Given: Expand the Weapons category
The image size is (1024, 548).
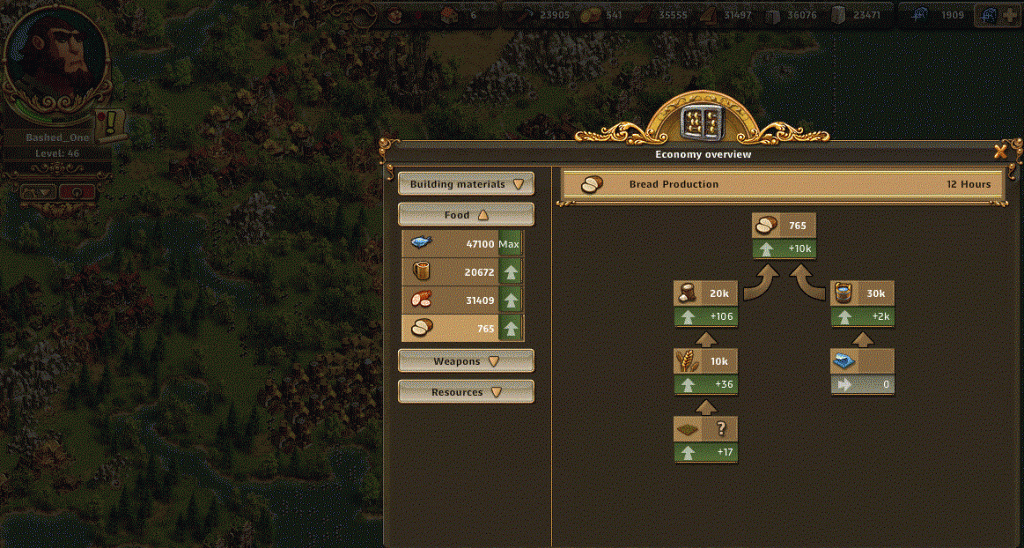Looking at the screenshot, I should point(466,361).
